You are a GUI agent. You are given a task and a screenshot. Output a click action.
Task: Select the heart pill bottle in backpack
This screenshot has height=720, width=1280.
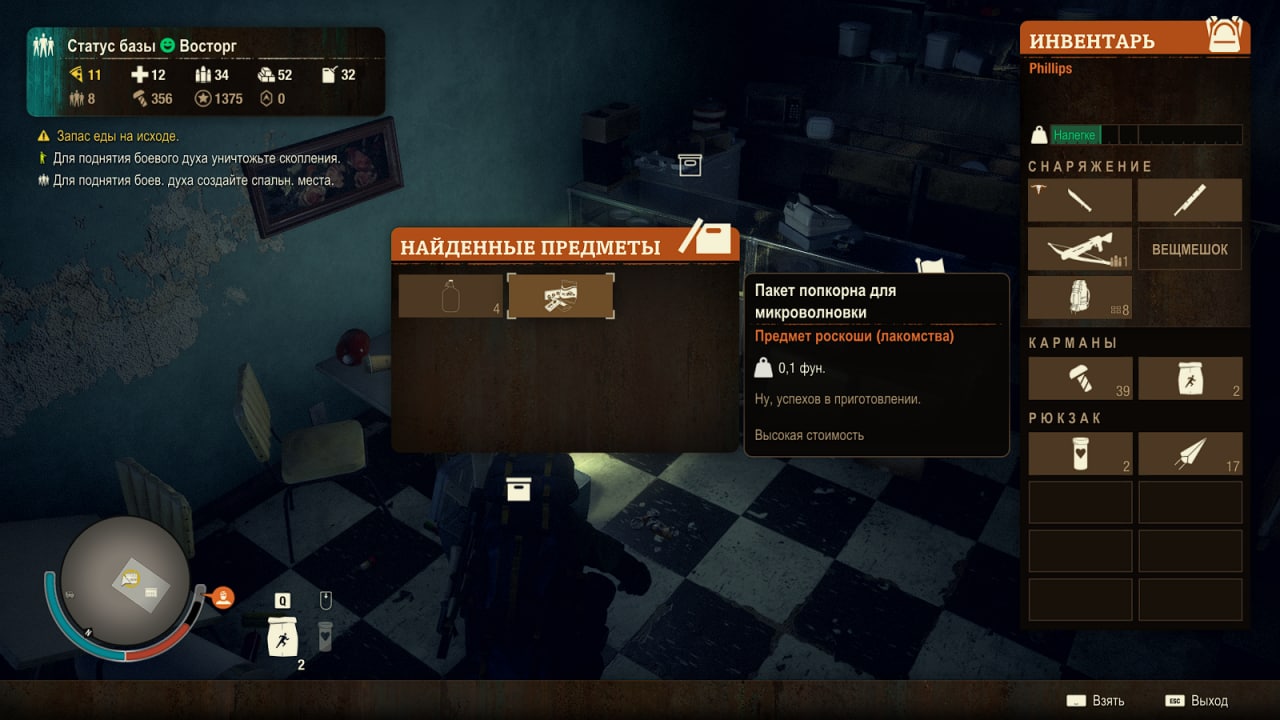[1080, 453]
